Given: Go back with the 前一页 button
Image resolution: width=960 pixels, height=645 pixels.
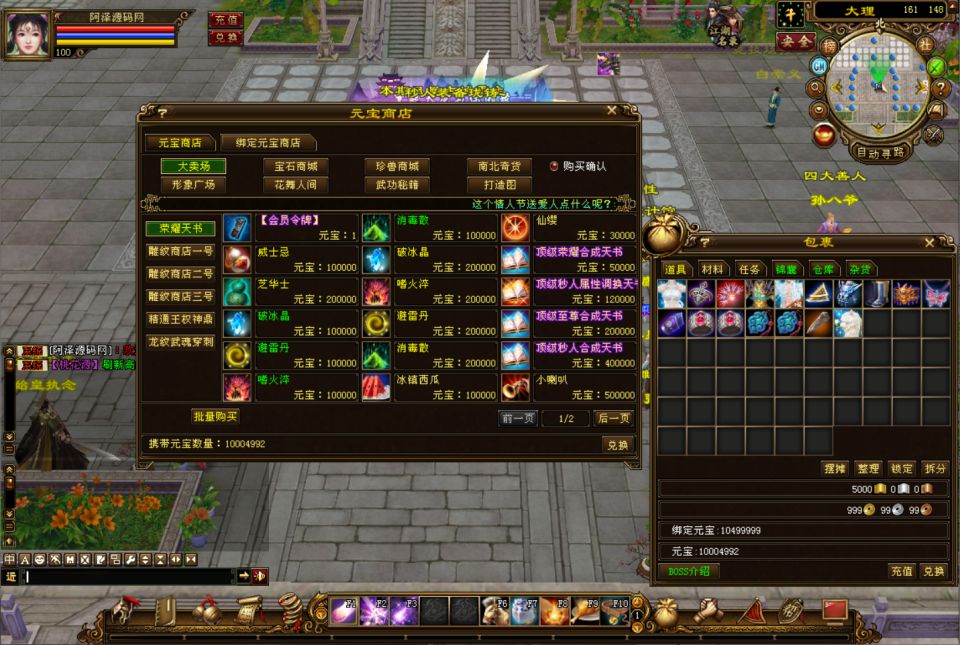Looking at the screenshot, I should (518, 418).
